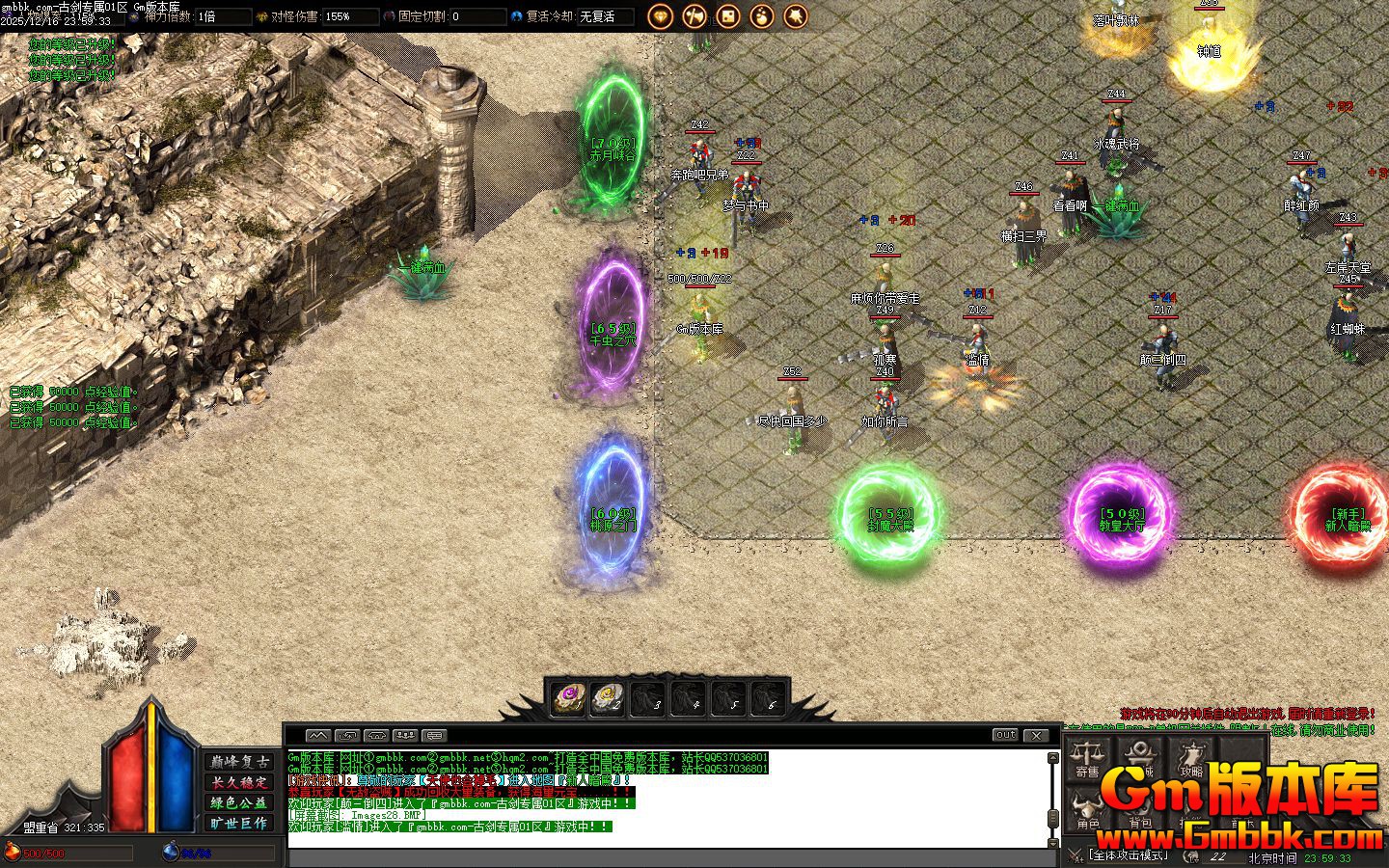Close the chat panel with the X button
The image size is (1389, 868).
(x=1035, y=735)
